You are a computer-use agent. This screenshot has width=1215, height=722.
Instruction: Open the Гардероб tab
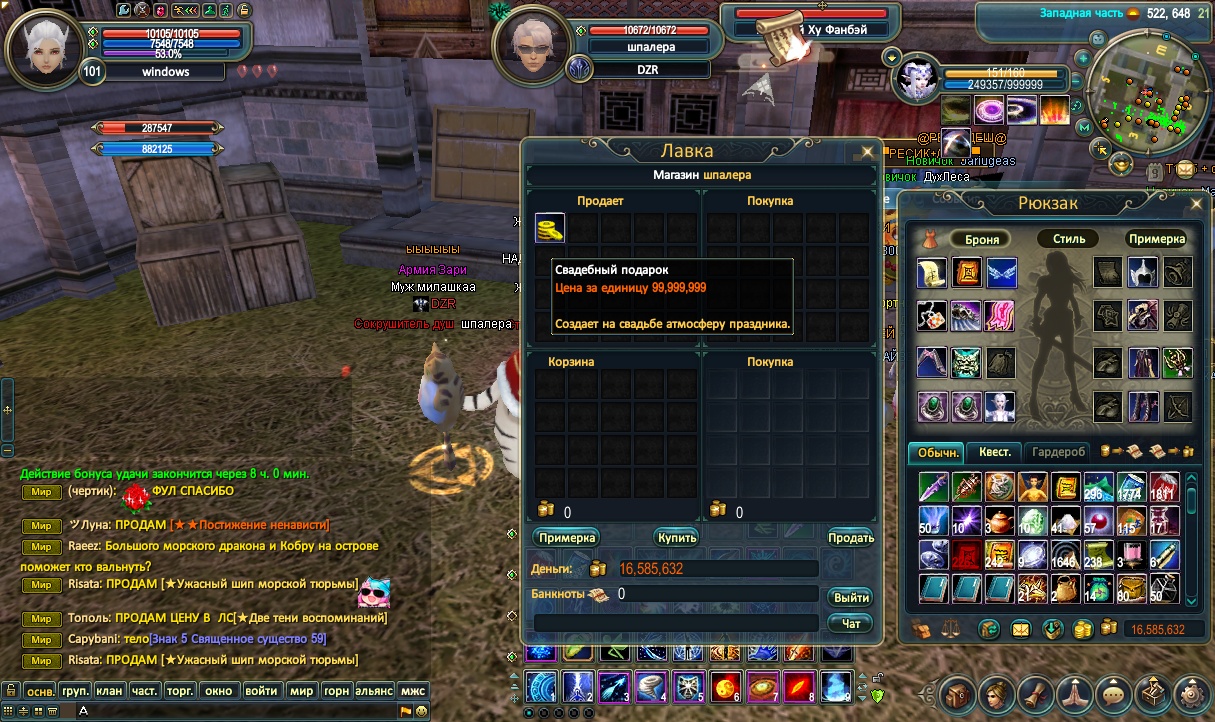click(x=1058, y=452)
